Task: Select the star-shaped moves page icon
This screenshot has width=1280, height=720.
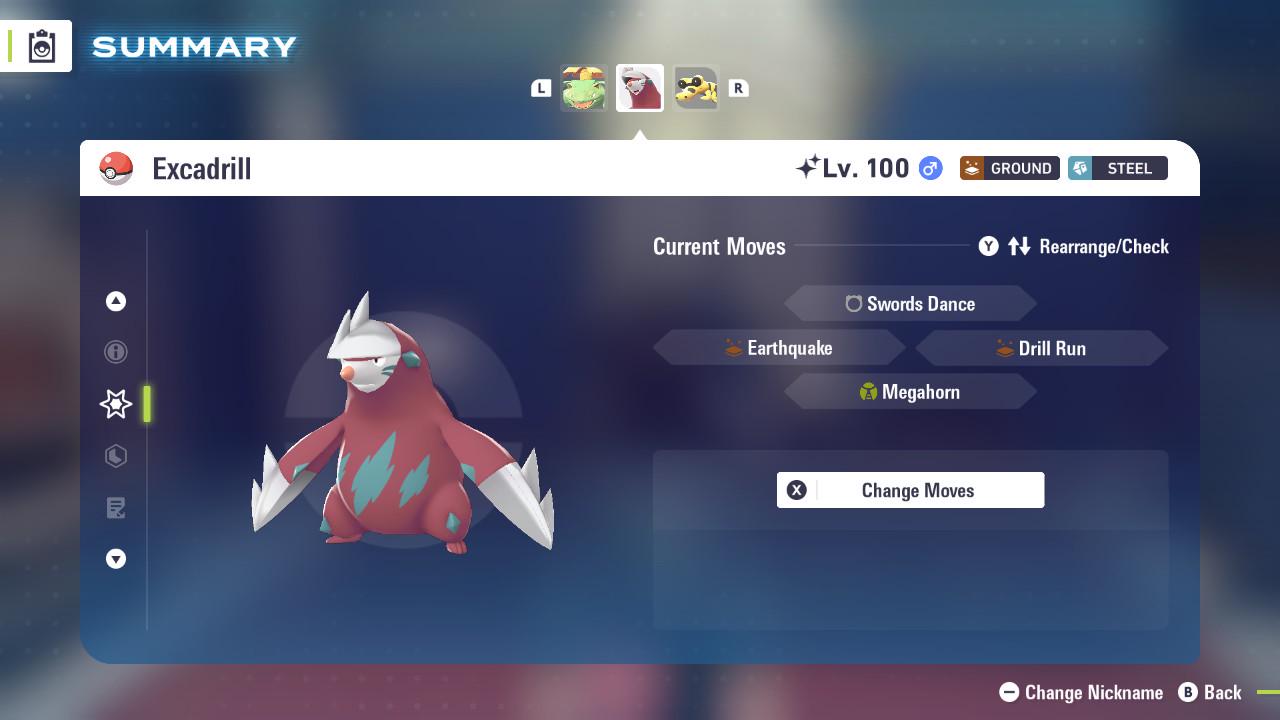Action: pos(115,403)
